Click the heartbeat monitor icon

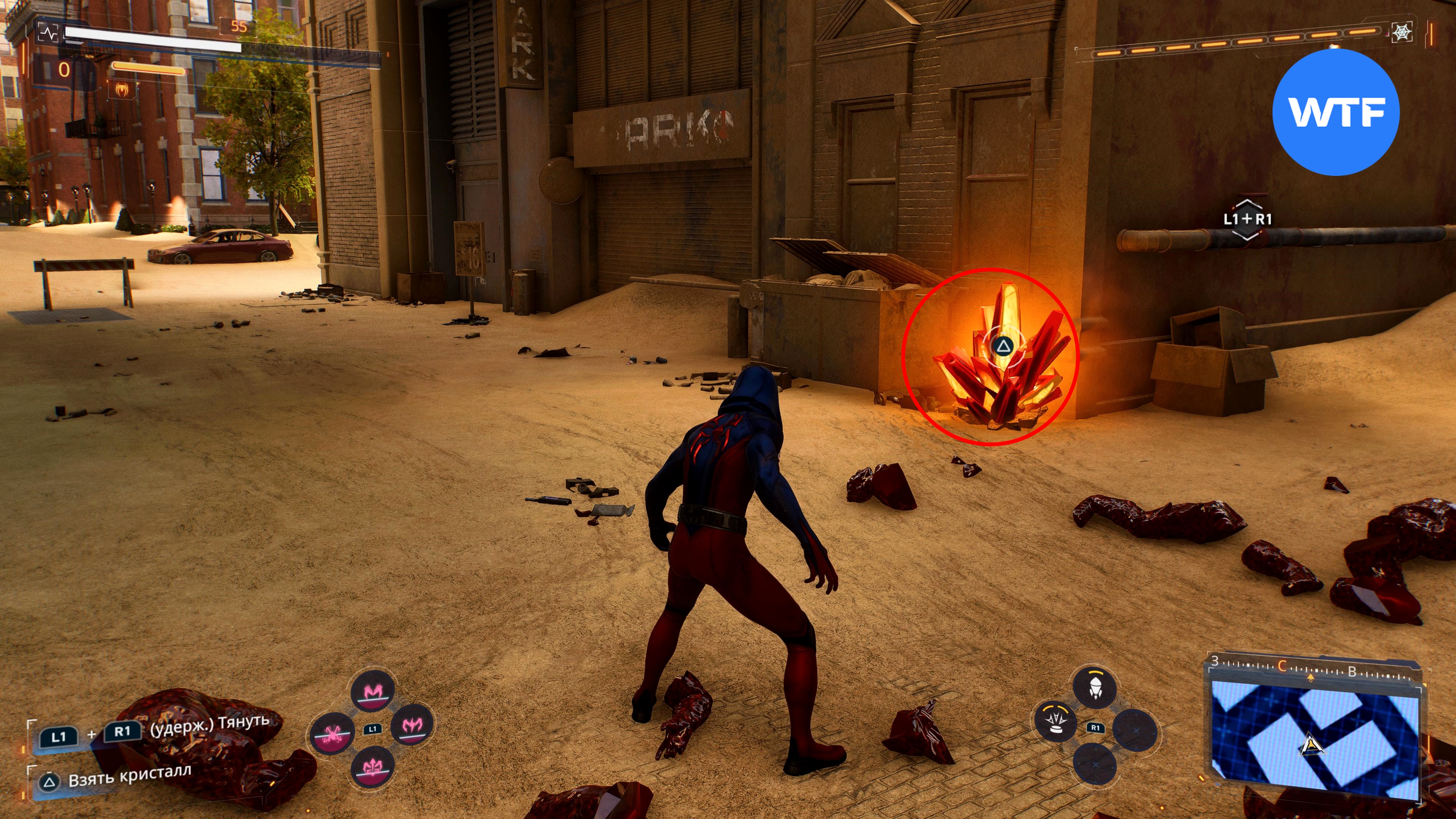coord(49,33)
